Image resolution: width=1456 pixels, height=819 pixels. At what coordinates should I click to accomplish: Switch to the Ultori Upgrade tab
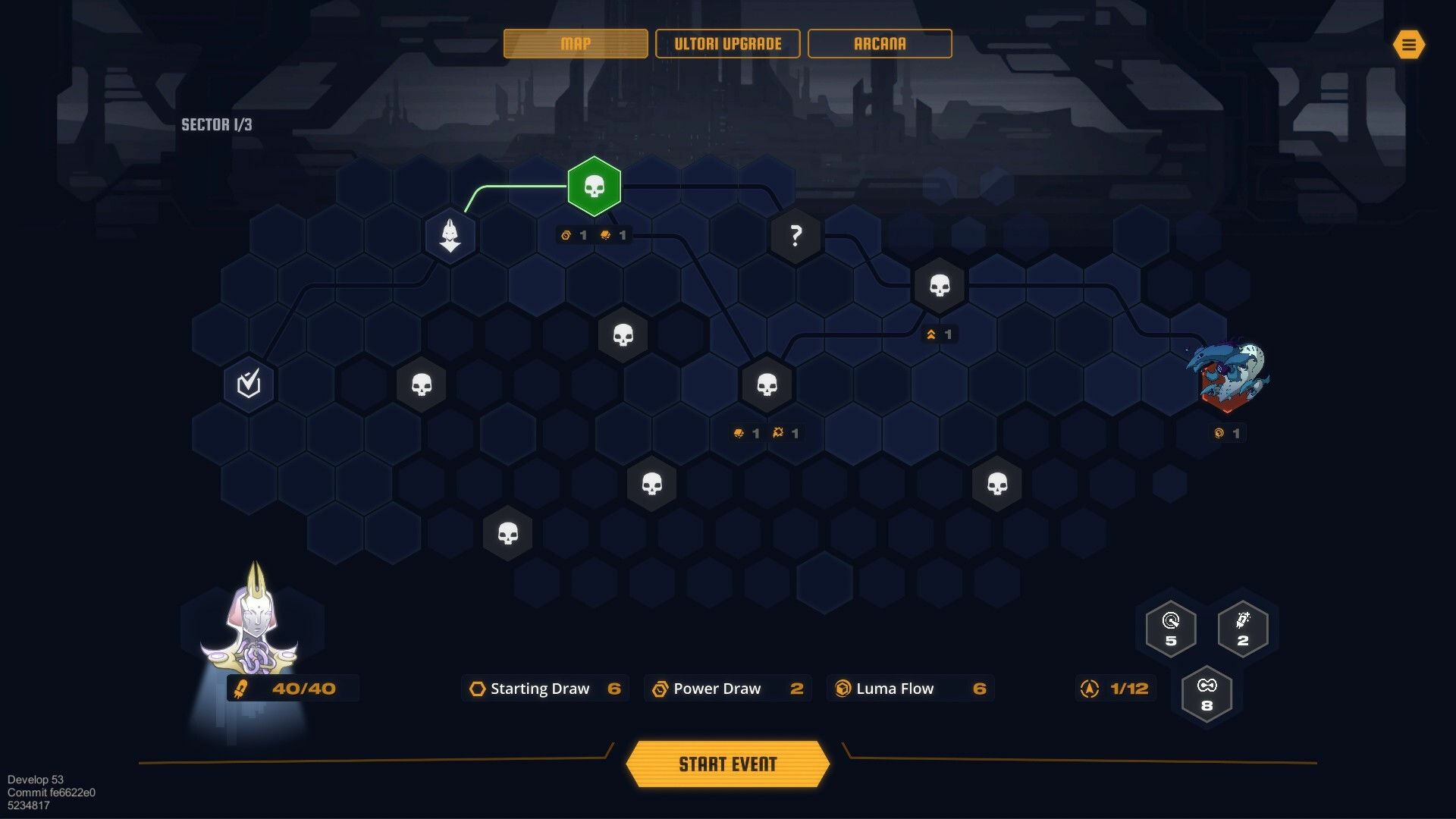727,43
